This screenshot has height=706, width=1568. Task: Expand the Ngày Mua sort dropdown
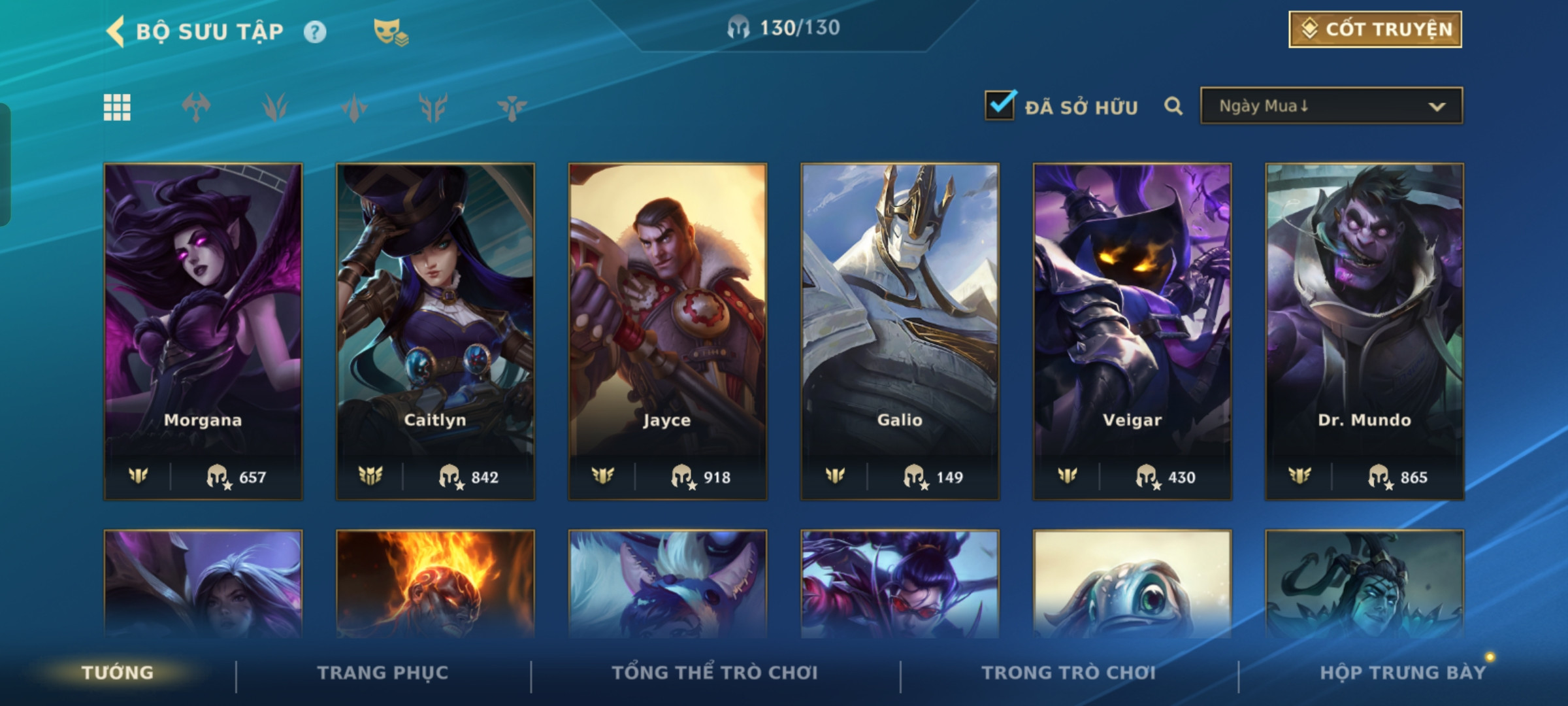[x=1331, y=106]
